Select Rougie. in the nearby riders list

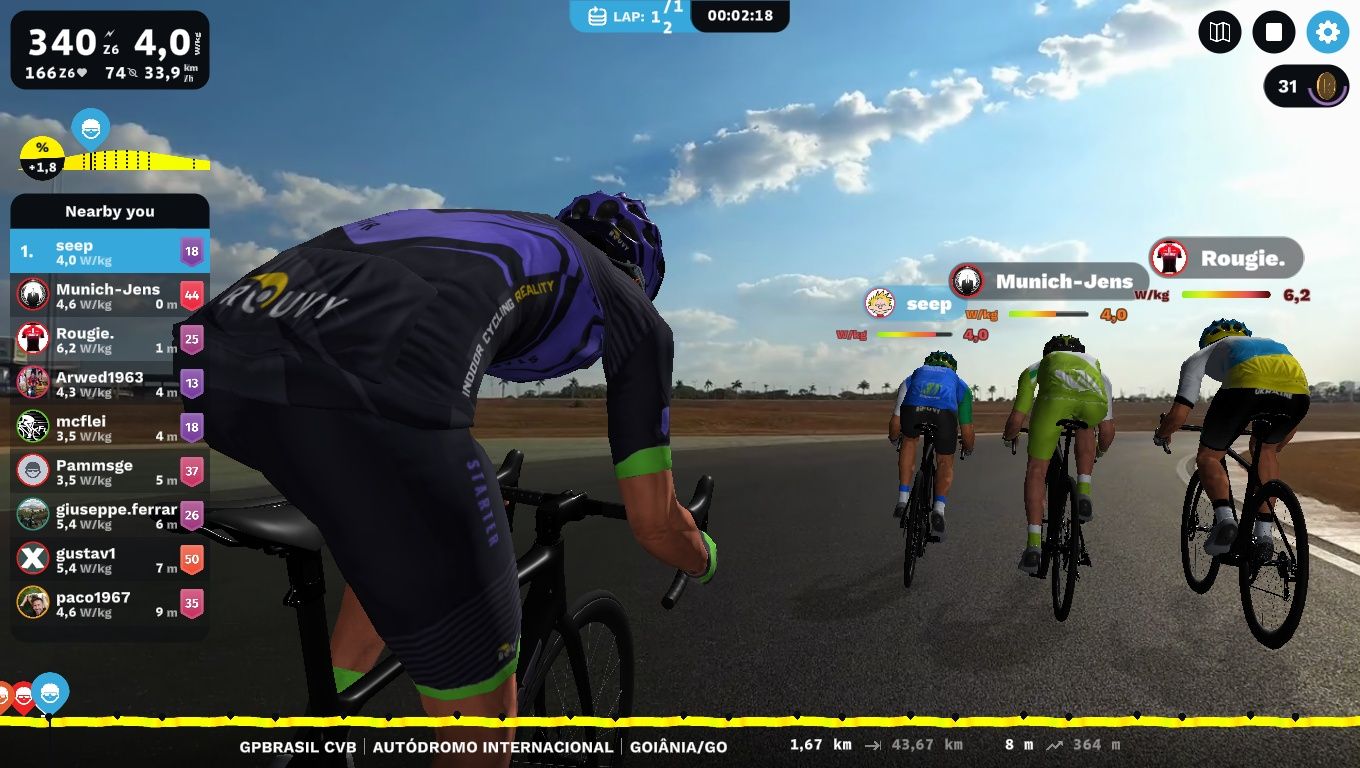(x=110, y=339)
